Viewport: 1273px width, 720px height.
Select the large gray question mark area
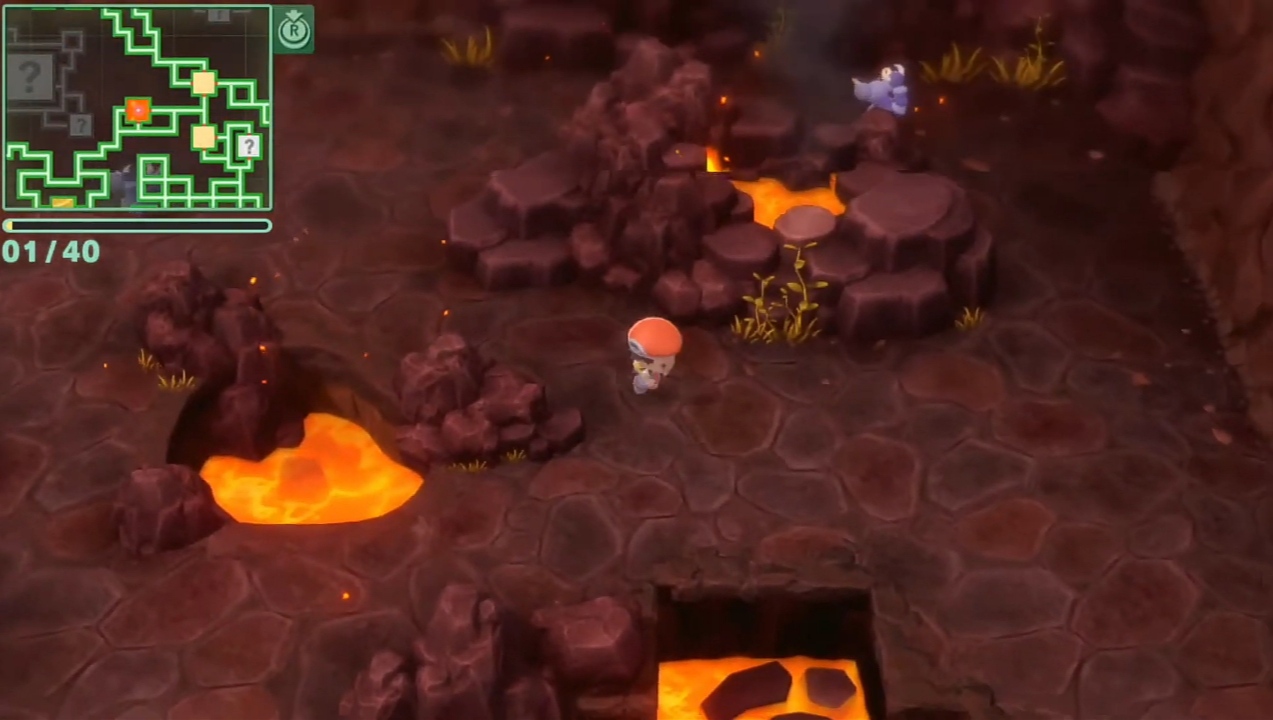[x=30, y=77]
